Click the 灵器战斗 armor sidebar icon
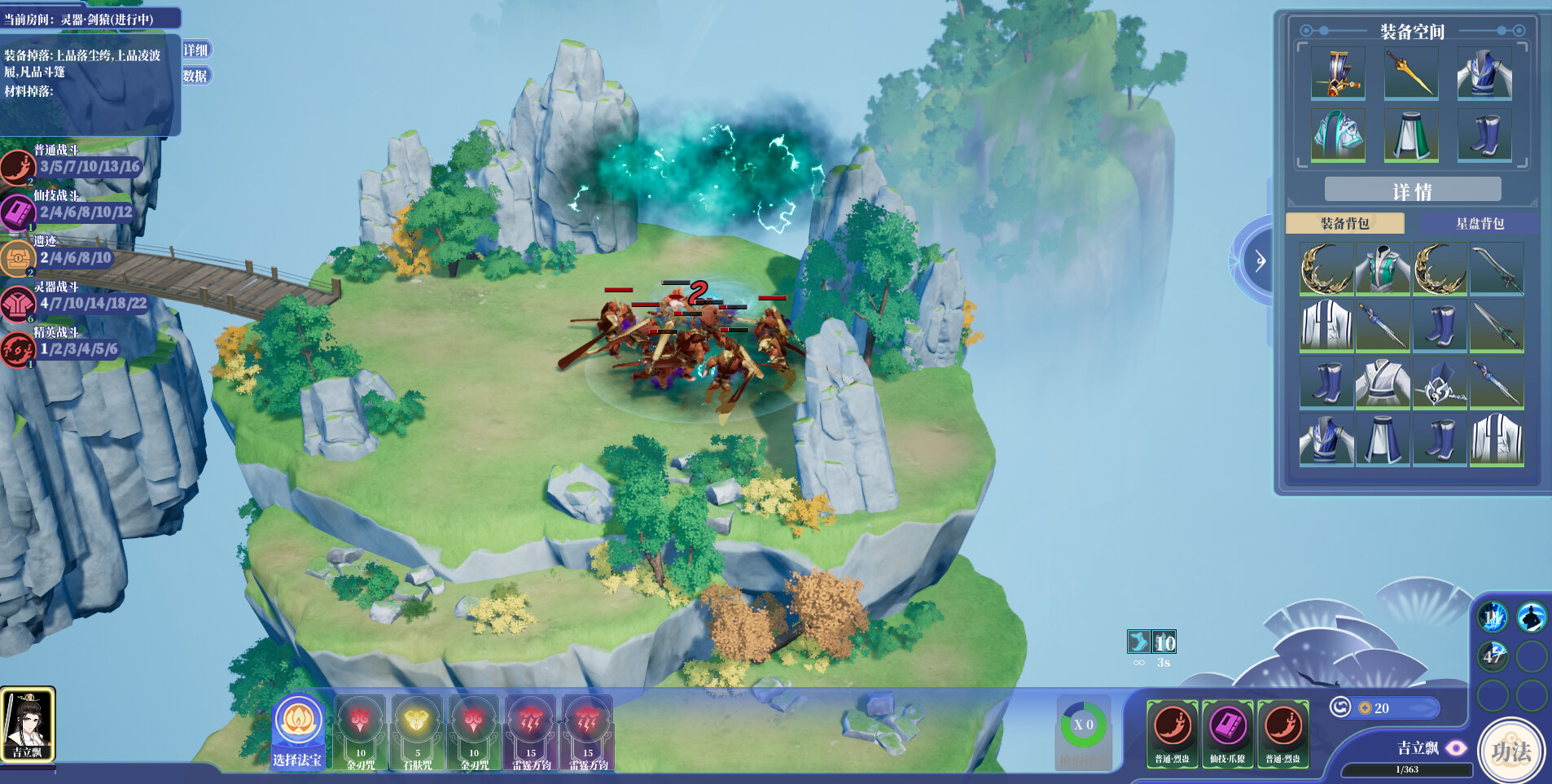 (x=18, y=300)
